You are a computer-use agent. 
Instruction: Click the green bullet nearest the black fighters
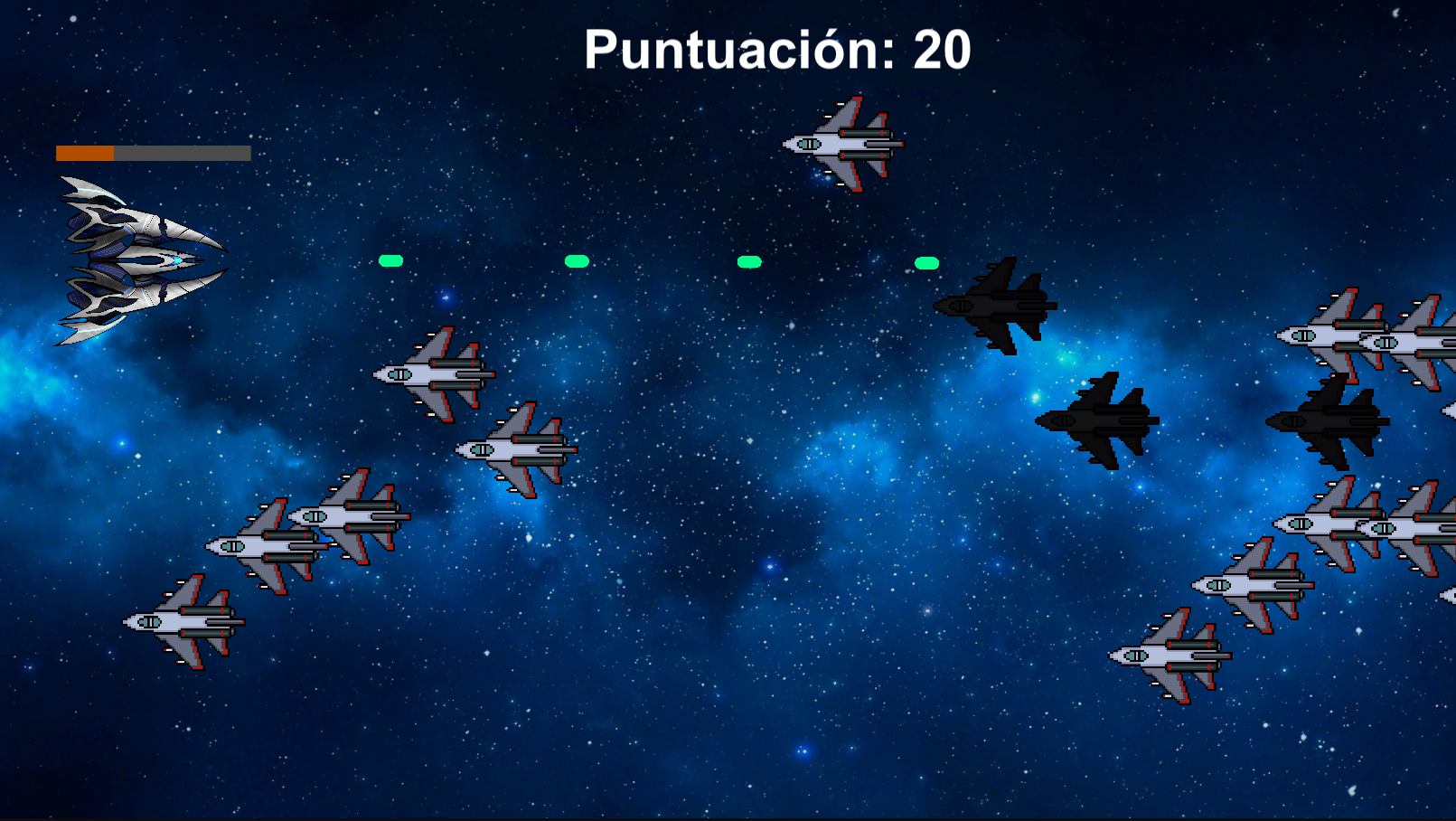(926, 263)
